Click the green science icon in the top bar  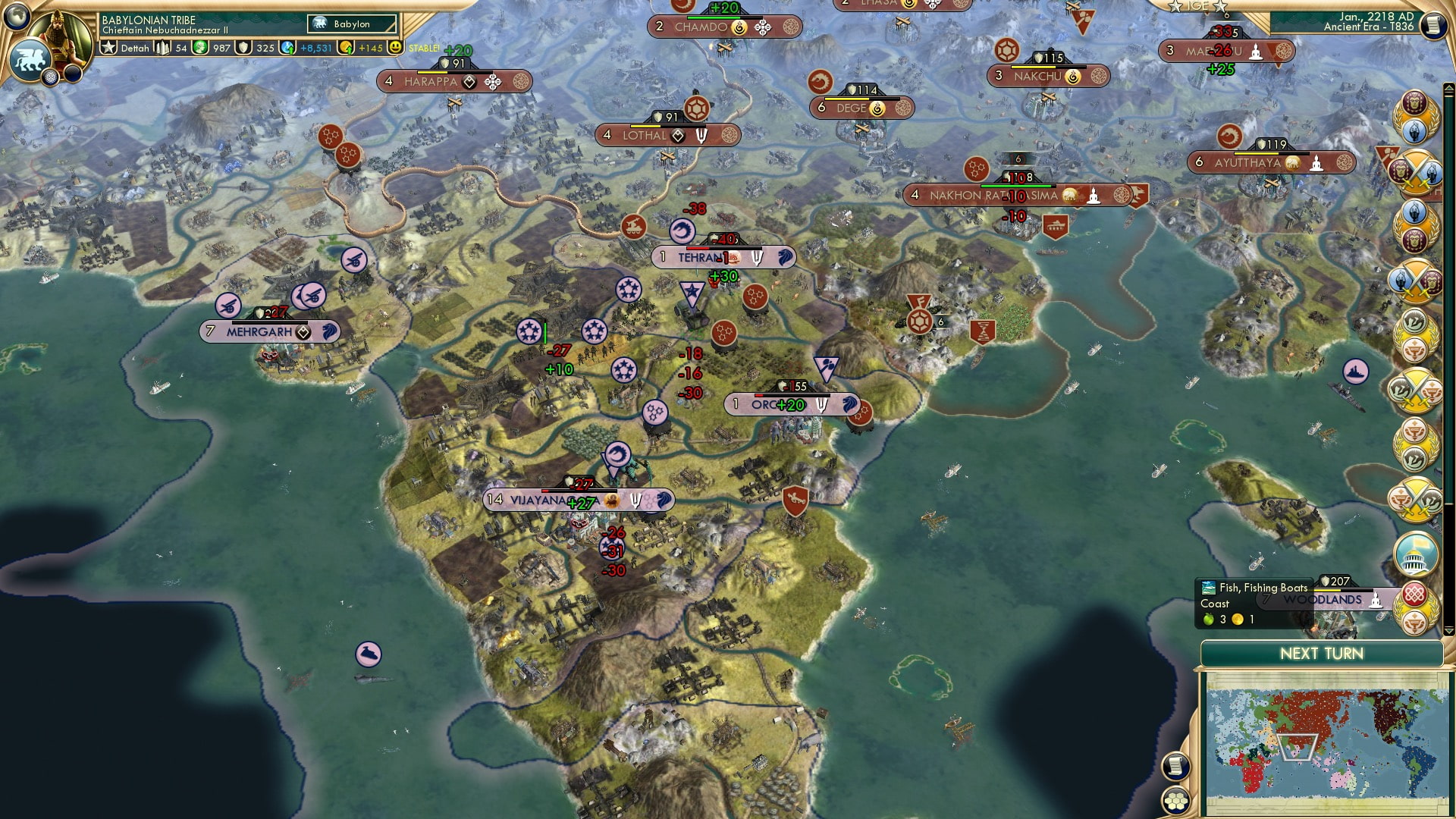tap(200, 49)
